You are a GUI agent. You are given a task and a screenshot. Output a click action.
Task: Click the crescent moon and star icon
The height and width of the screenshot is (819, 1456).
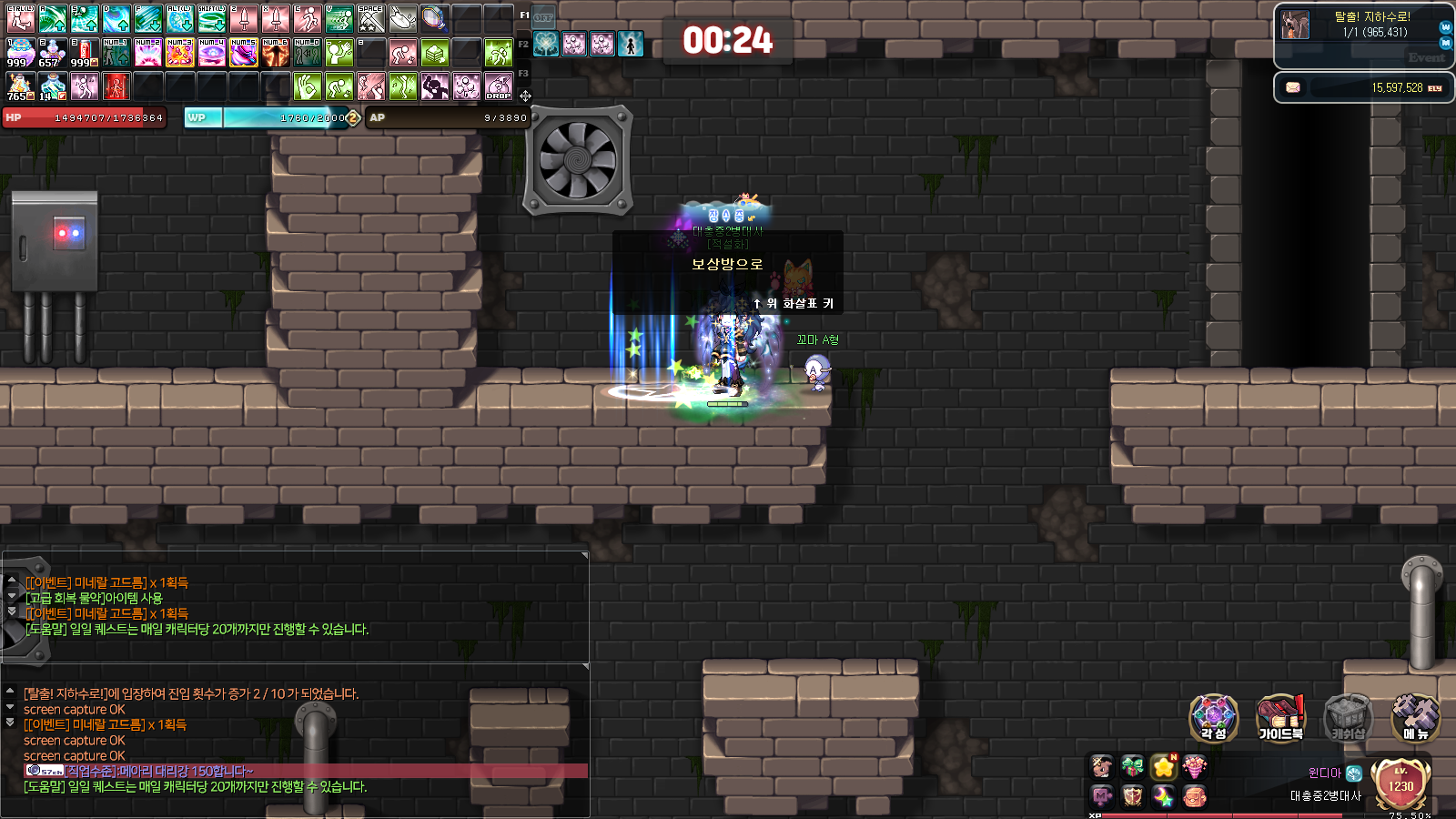click(x=1163, y=797)
